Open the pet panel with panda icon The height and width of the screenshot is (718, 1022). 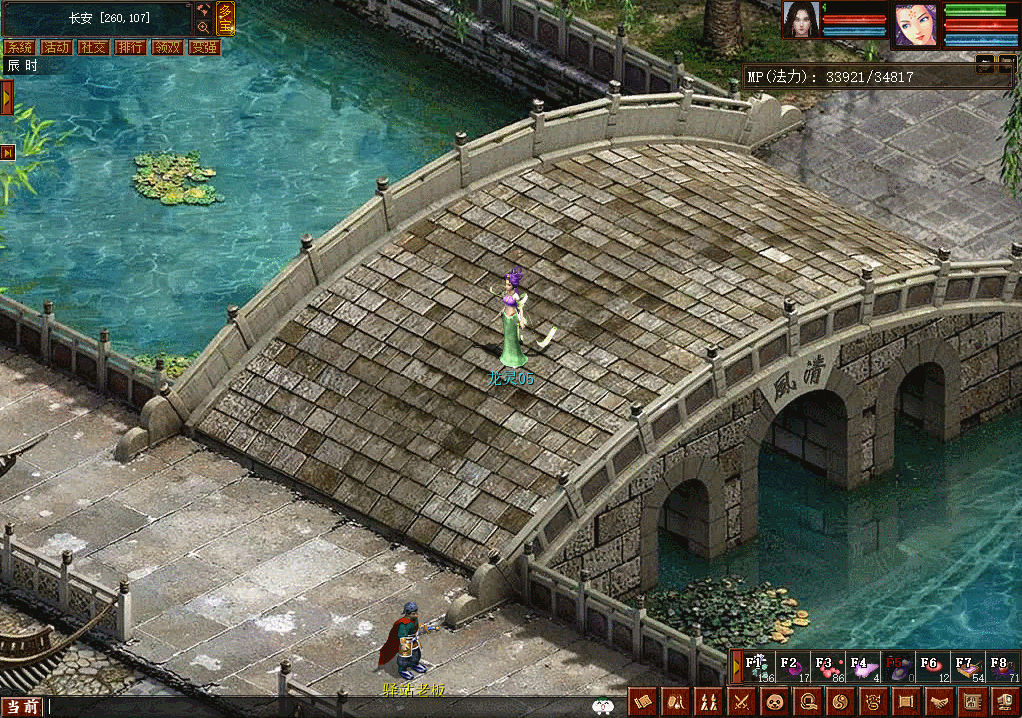coord(774,702)
